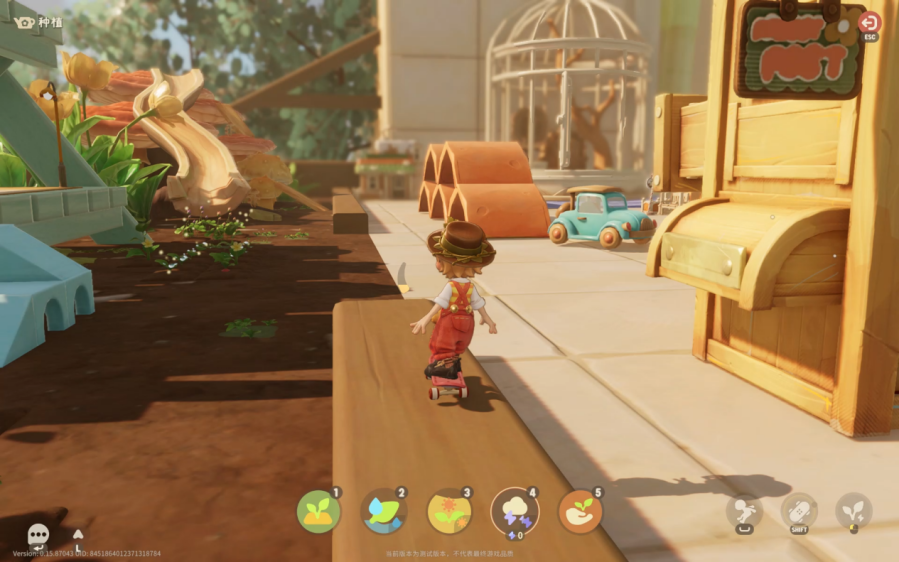Click the upward arrow icon beside chat
Viewport: 899px width, 562px height.
(79, 535)
